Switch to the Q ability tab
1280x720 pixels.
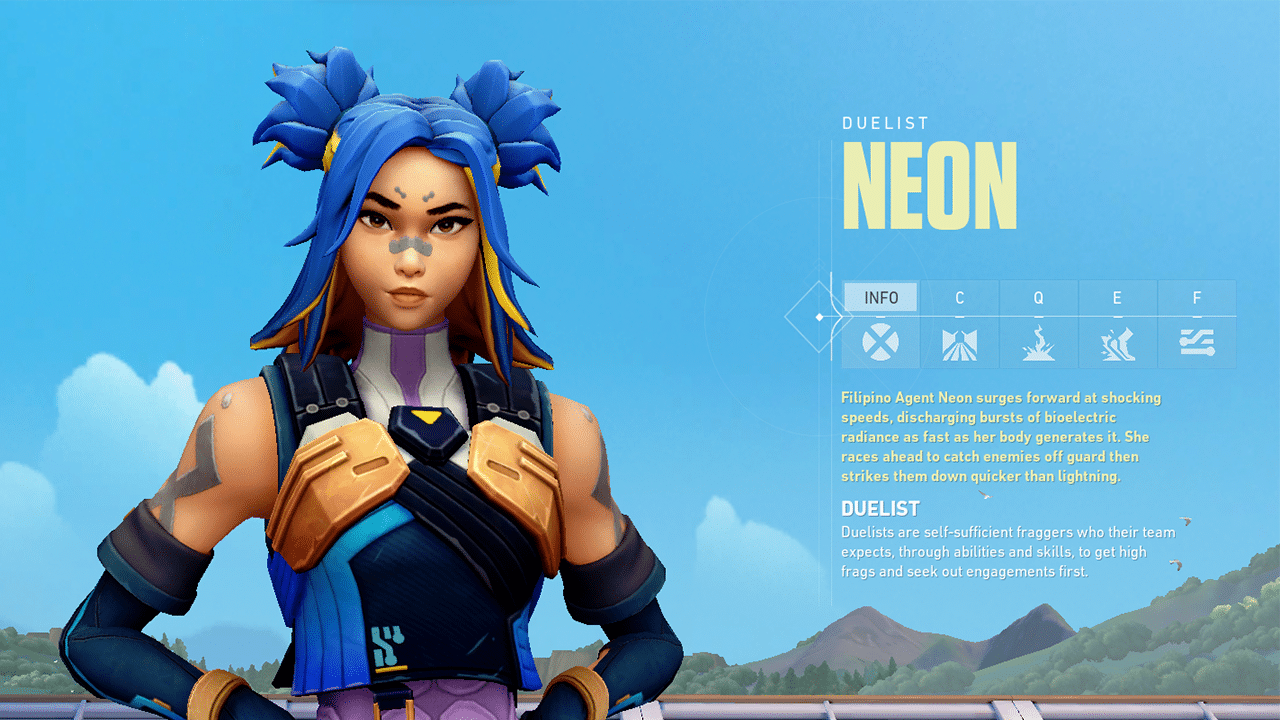click(x=1038, y=297)
